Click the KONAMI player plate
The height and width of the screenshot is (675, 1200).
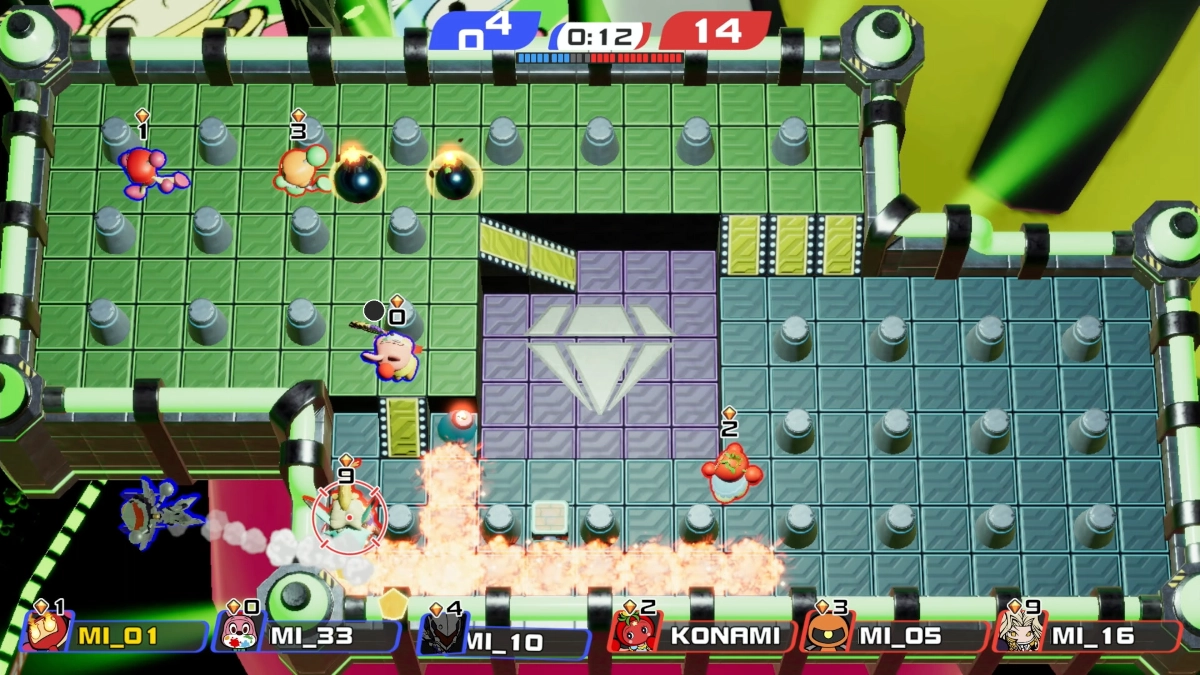[x=704, y=635]
